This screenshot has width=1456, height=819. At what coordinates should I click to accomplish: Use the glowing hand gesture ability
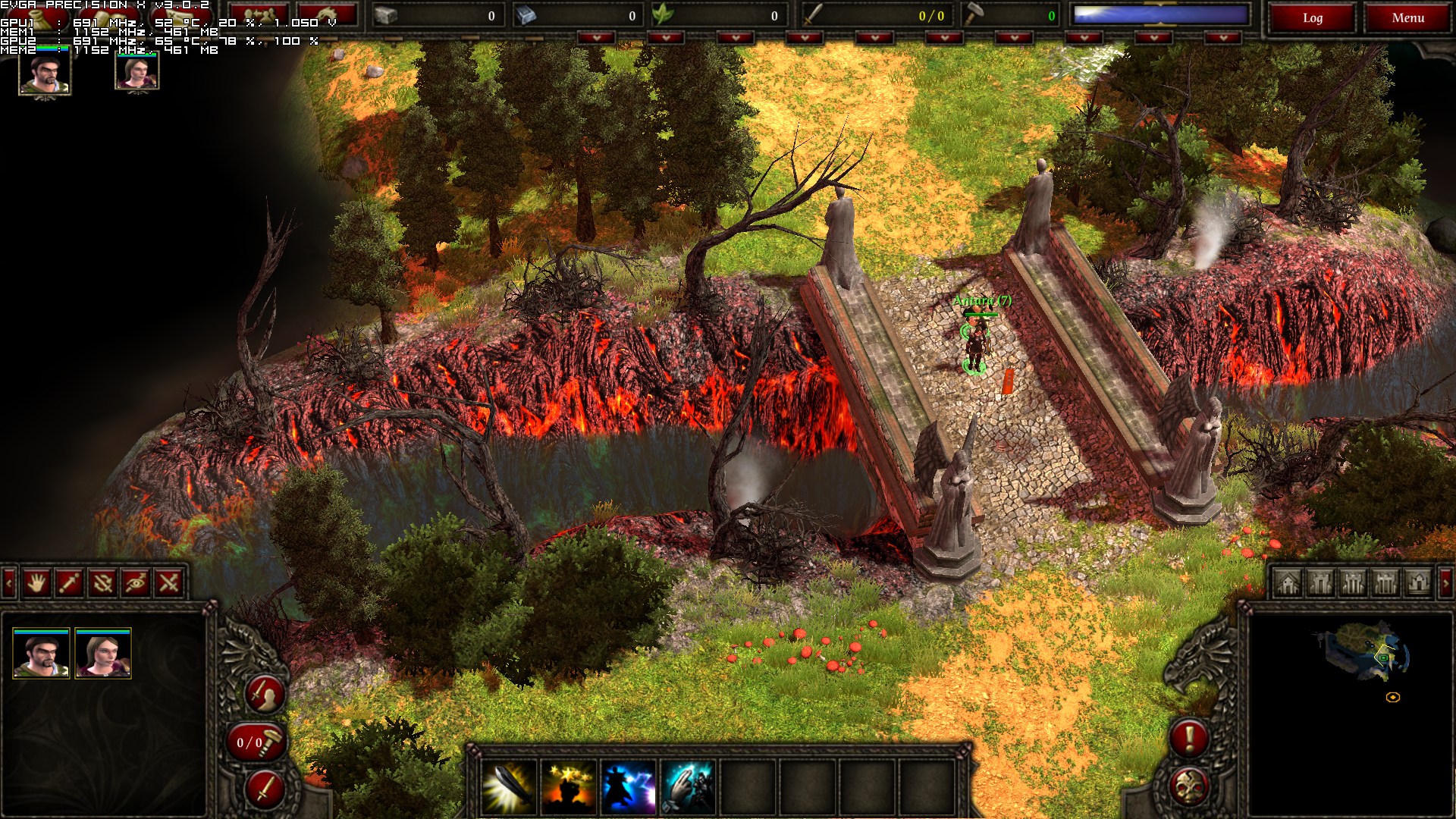[688, 787]
